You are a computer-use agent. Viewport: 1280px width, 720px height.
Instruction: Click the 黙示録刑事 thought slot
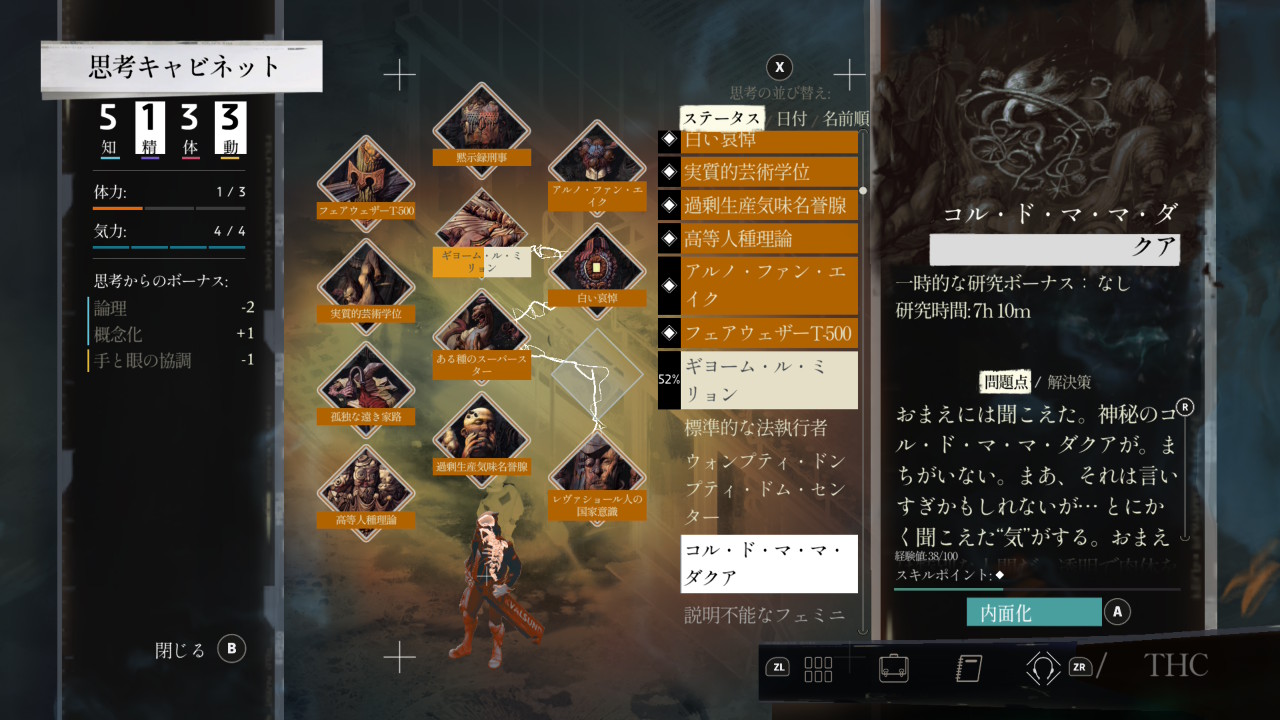click(x=481, y=125)
